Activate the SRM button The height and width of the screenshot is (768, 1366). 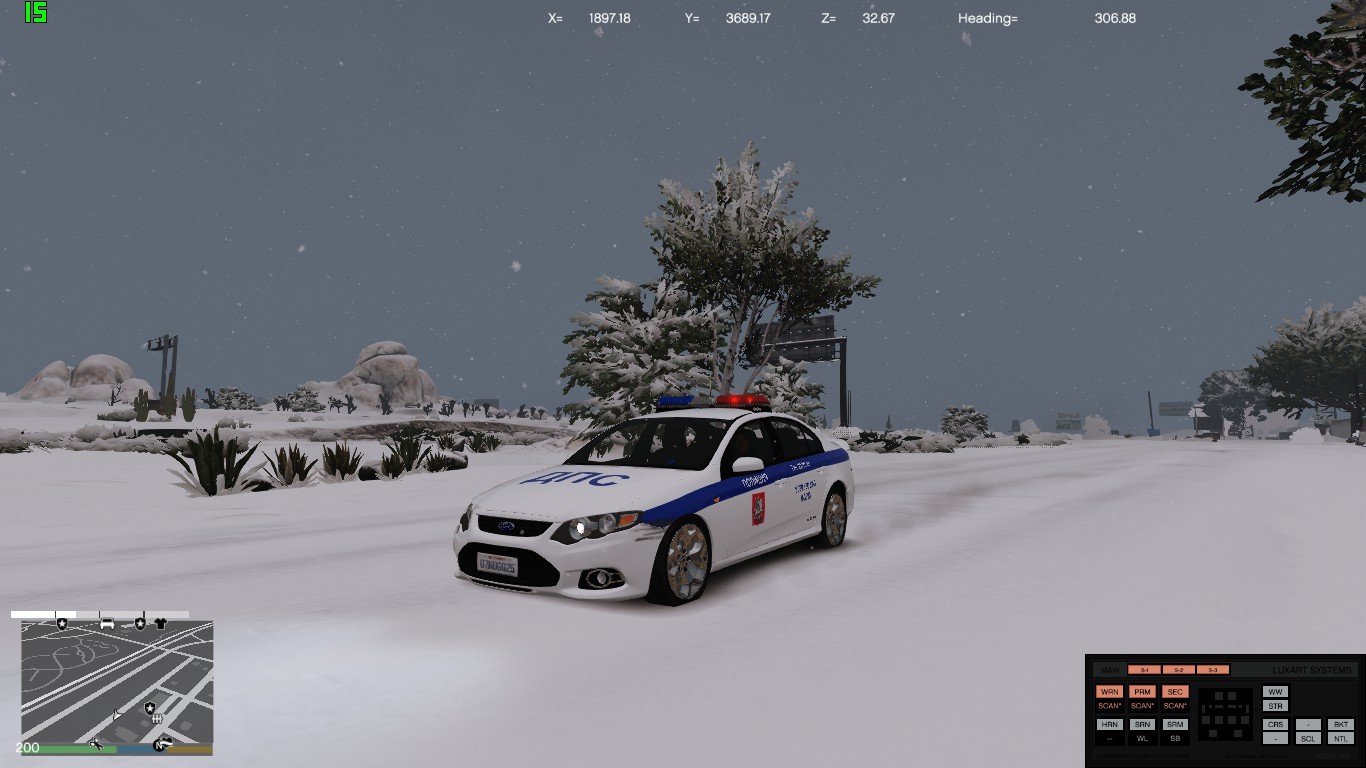pos(1175,724)
